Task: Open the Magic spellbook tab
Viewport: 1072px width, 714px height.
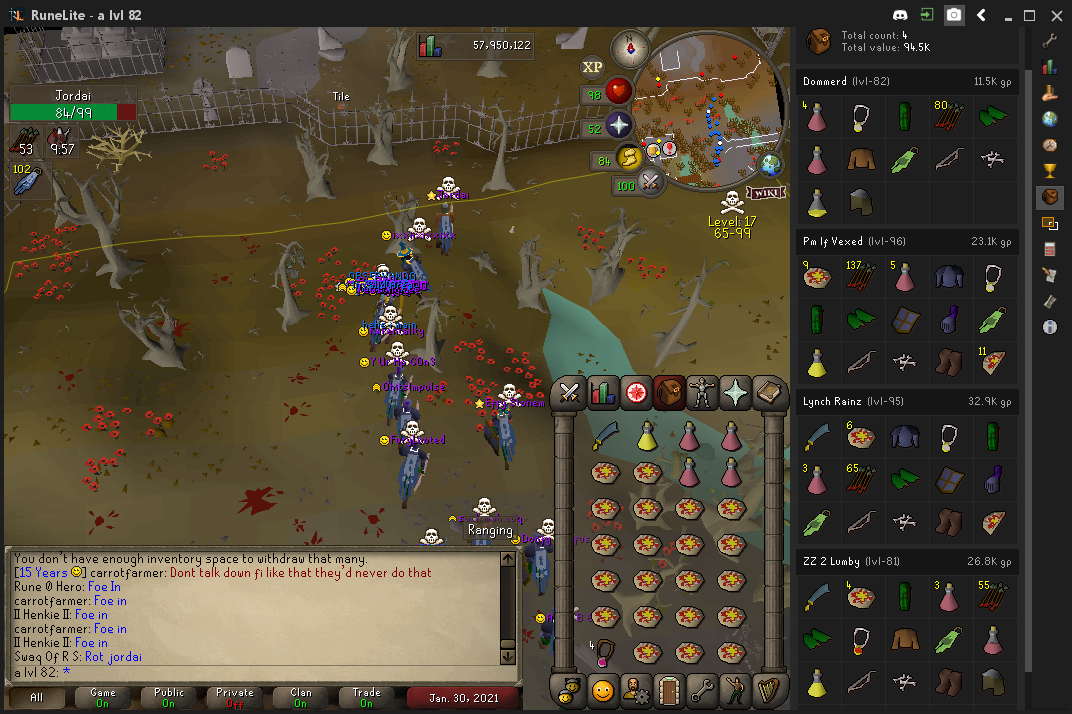Action: pyautogui.click(x=768, y=393)
